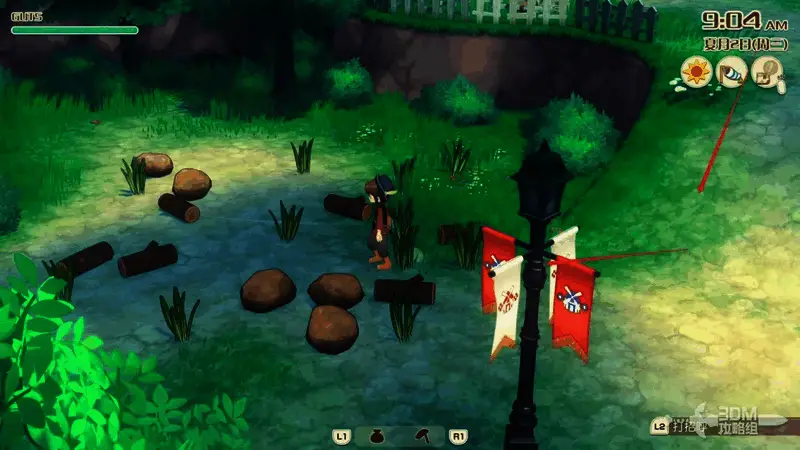
Task: Open the windsock wind indicator
Action: click(732, 72)
